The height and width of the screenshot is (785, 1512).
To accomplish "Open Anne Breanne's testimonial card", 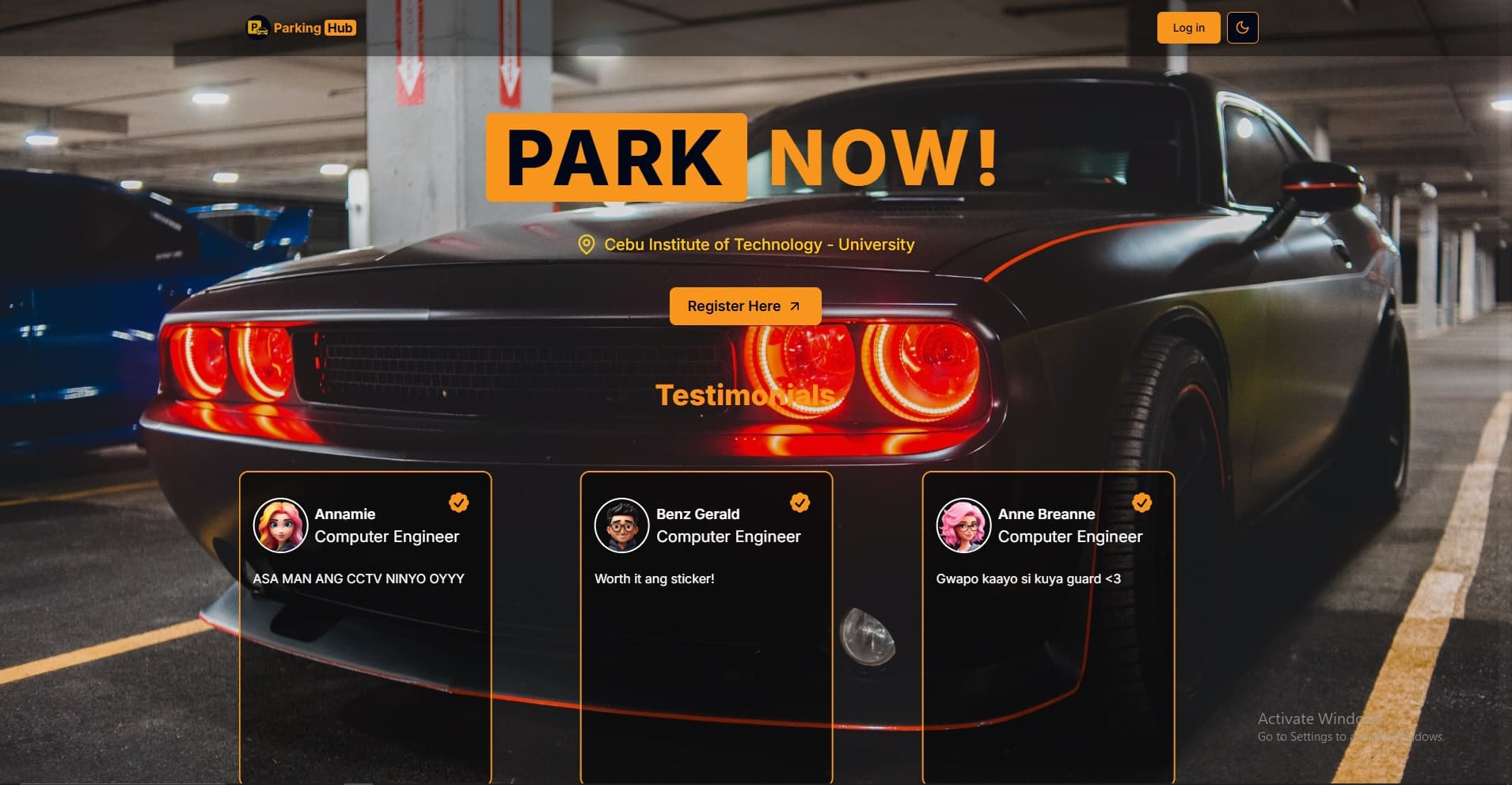I will pyautogui.click(x=1047, y=625).
